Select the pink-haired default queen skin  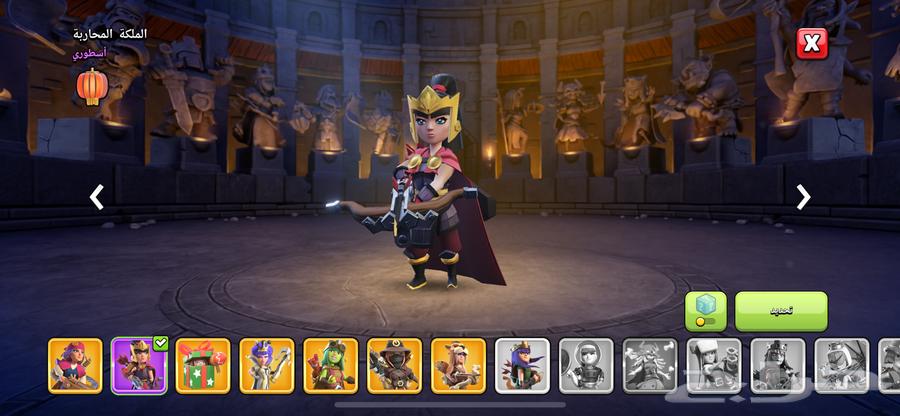75,365
